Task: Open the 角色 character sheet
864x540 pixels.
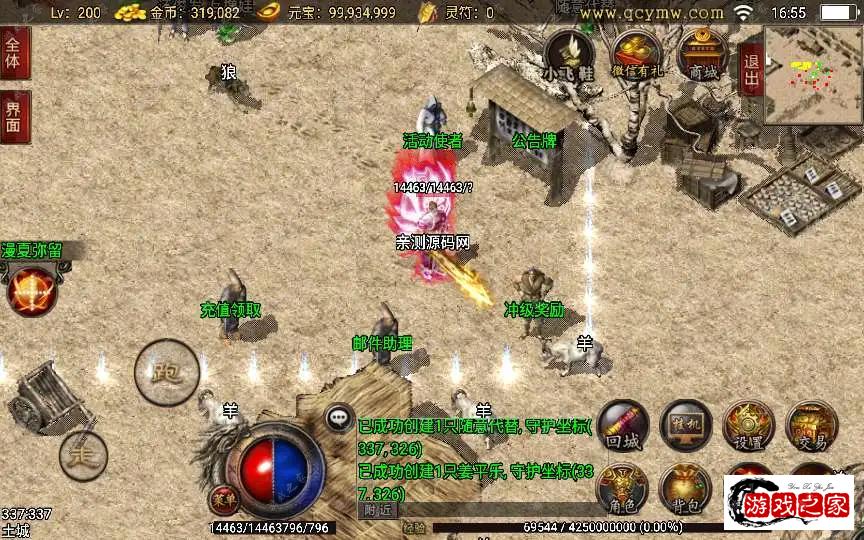Action: (622, 488)
